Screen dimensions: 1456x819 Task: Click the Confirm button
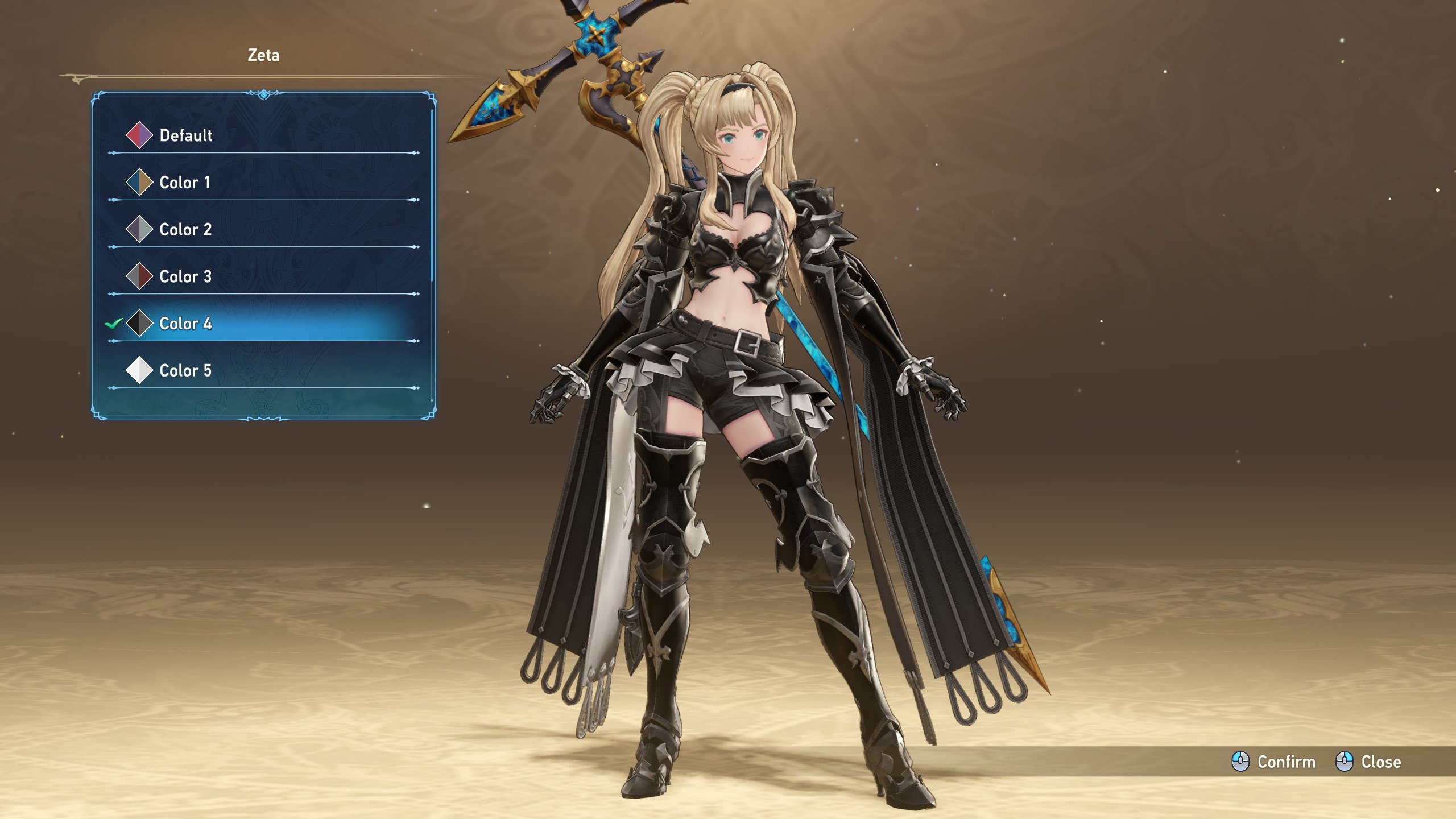pyautogui.click(x=1274, y=762)
